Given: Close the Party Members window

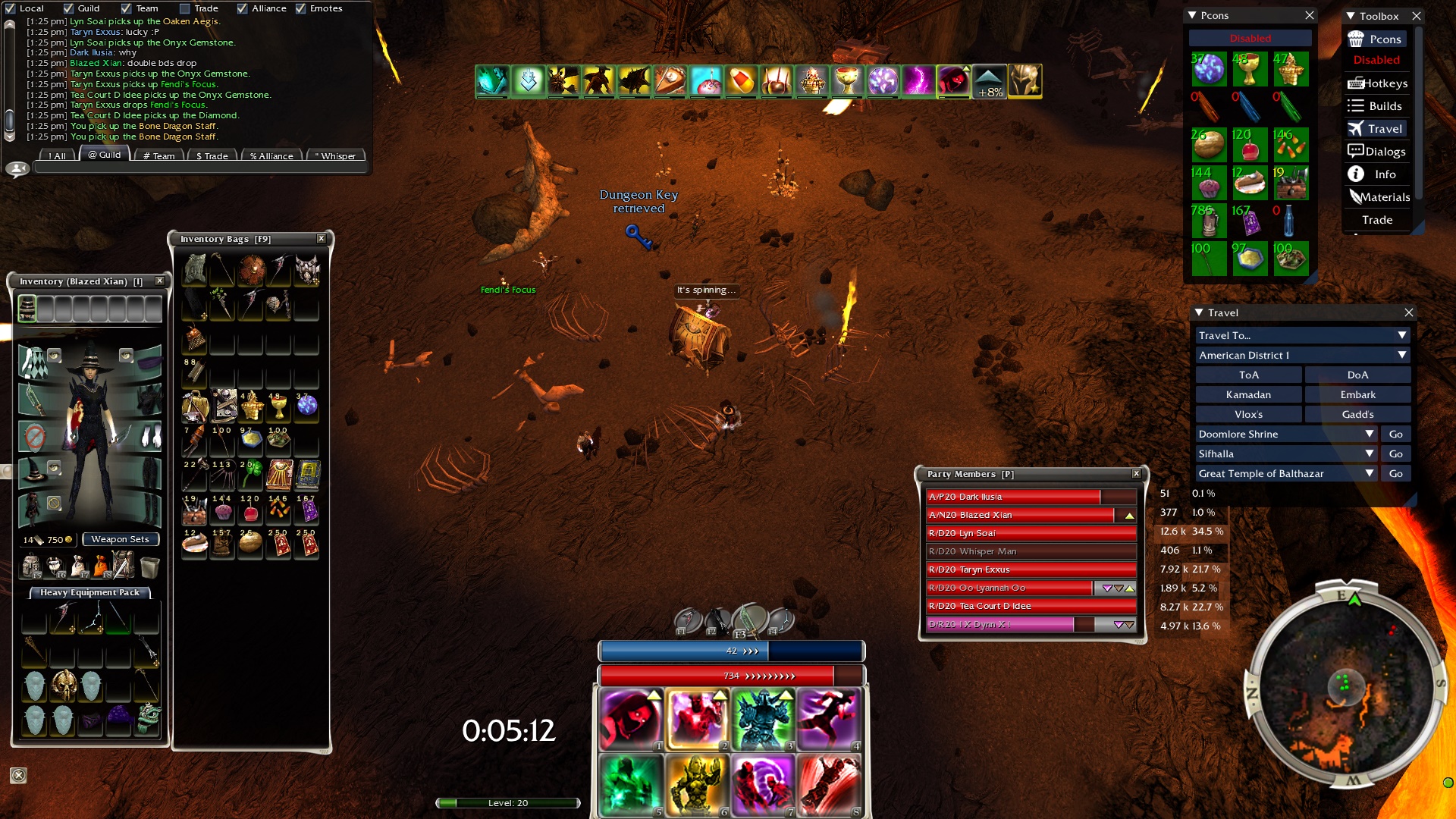Looking at the screenshot, I should [x=1136, y=473].
